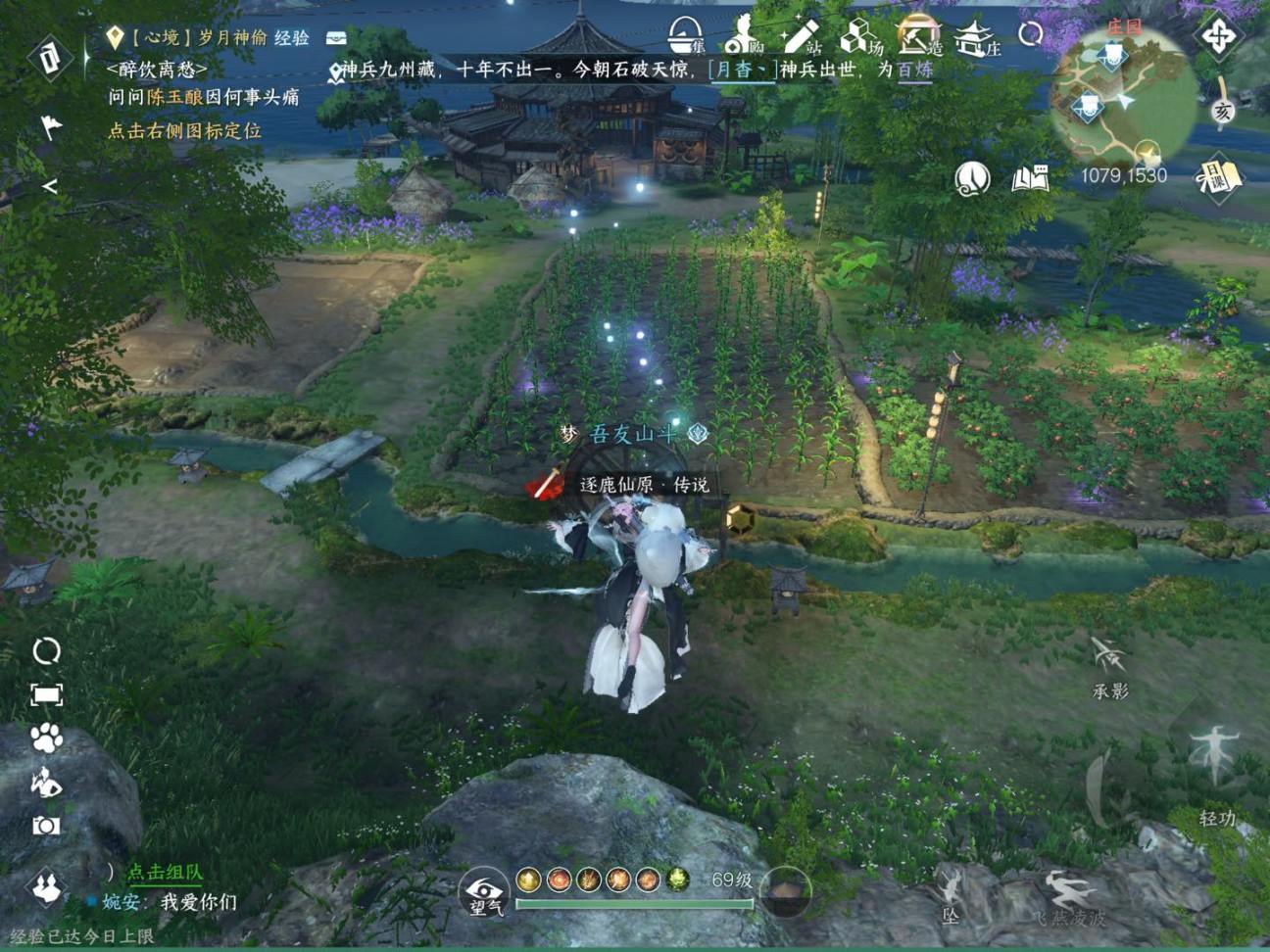Click the minimap in the top right corner
This screenshot has width=1270, height=952.
coord(1125,98)
